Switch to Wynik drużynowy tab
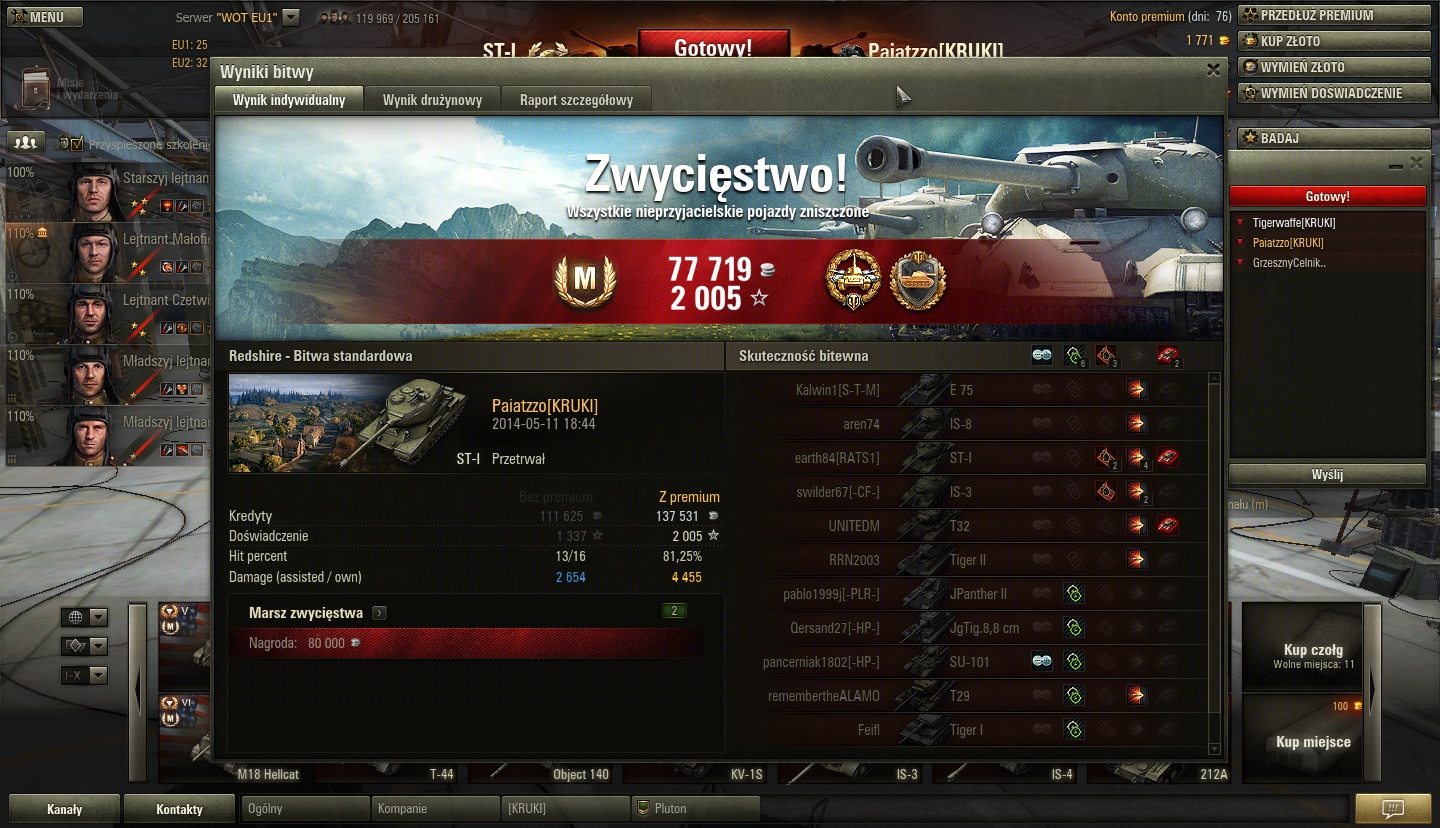 point(432,100)
